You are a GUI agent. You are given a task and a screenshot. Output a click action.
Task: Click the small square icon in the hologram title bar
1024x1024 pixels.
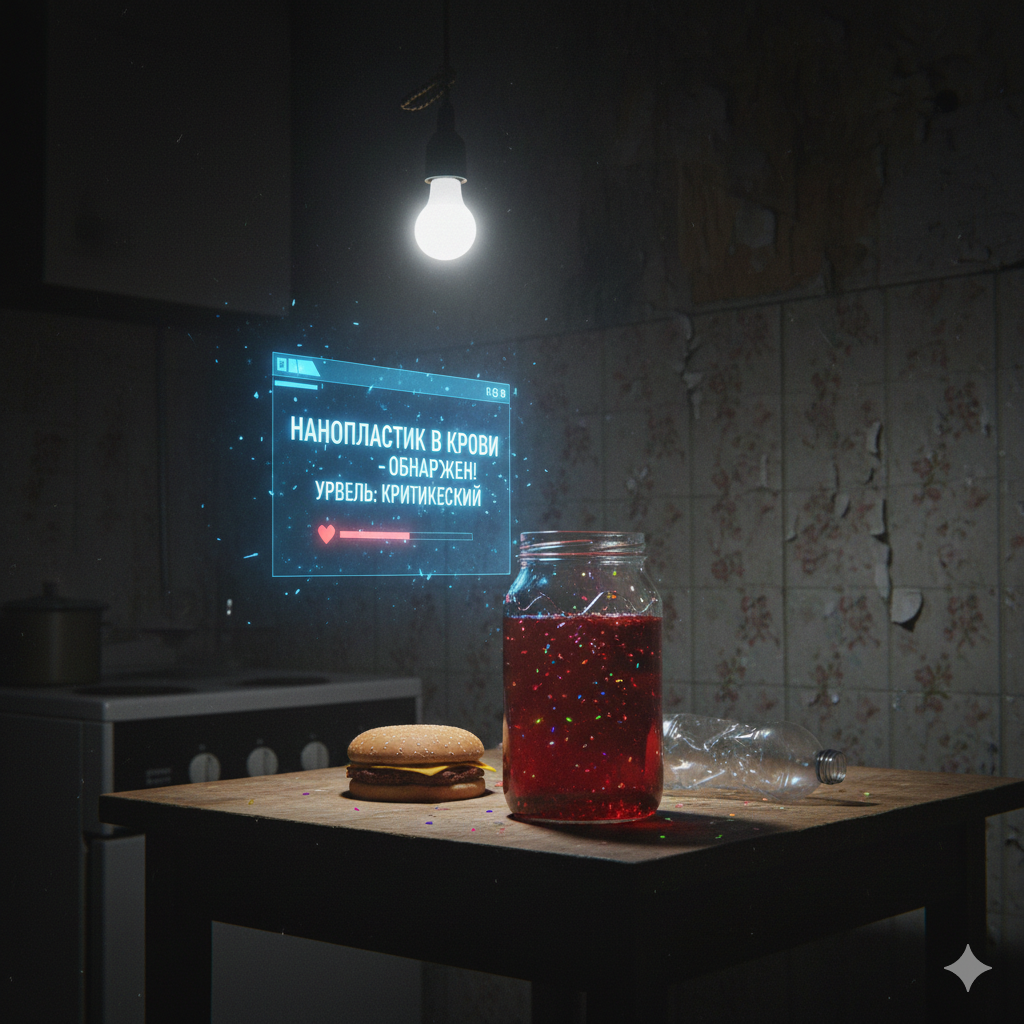click(x=282, y=365)
